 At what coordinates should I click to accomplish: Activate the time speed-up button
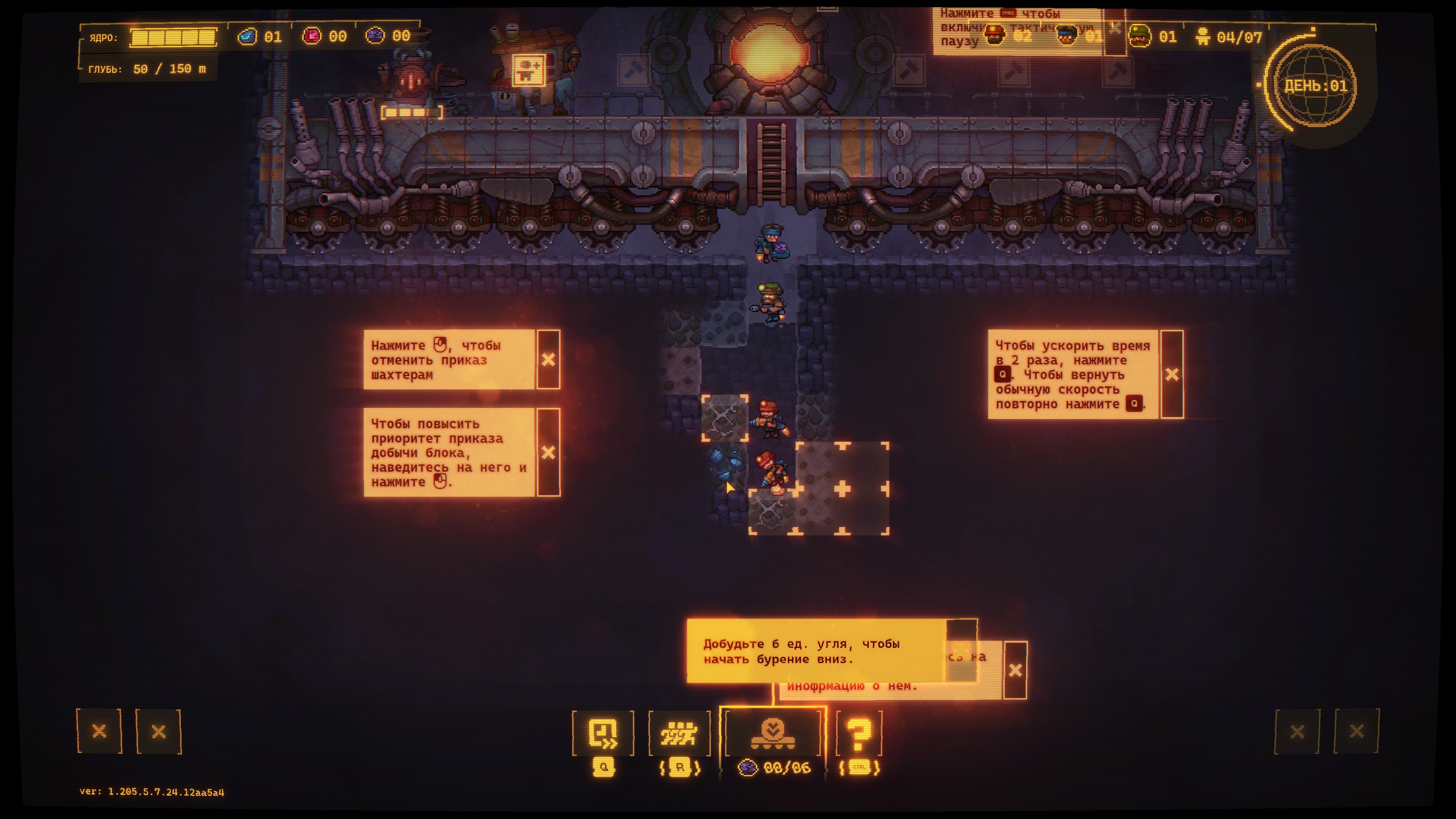coord(602,733)
